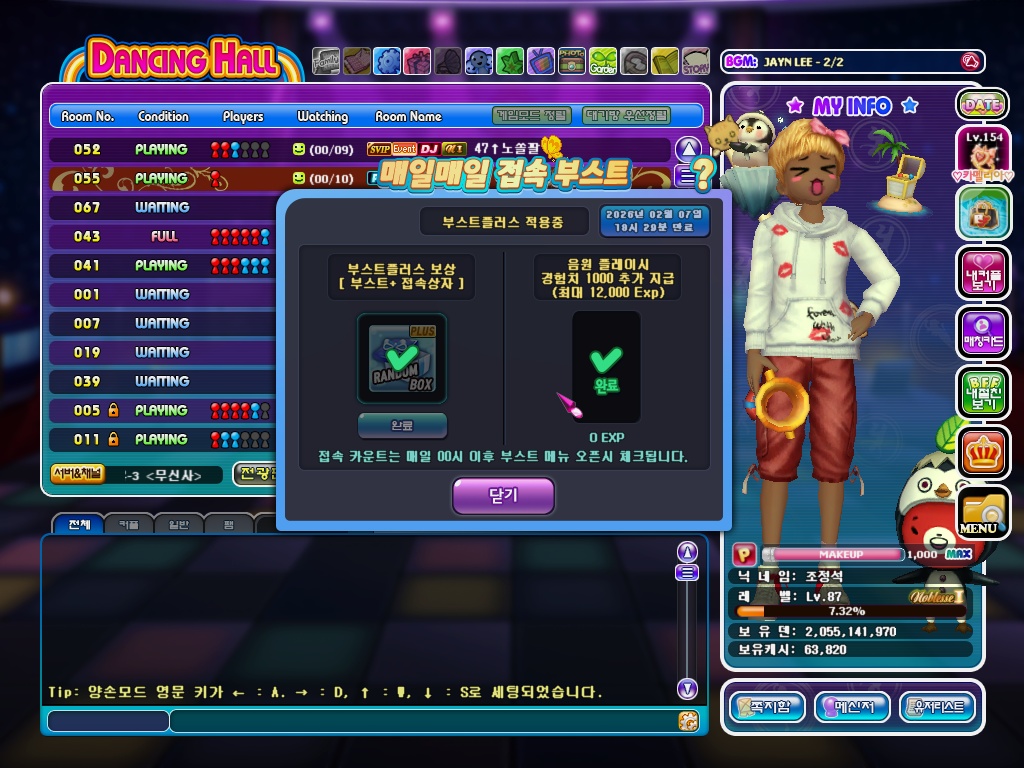Open the boost help question mark
This screenshot has height=768, width=1024.
(x=704, y=175)
